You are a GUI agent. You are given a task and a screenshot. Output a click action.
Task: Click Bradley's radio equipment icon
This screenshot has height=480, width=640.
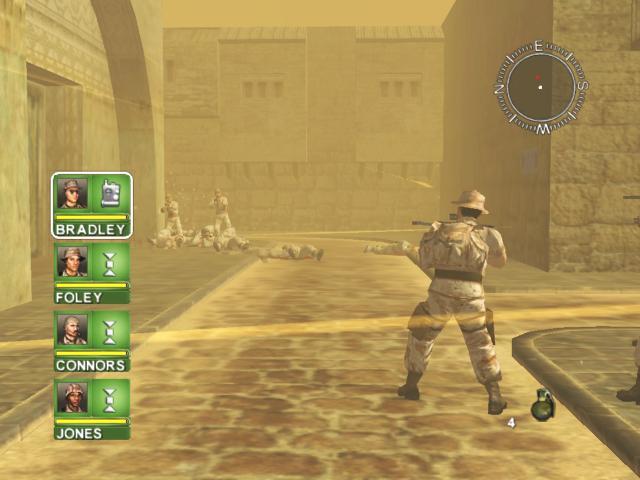(x=110, y=193)
